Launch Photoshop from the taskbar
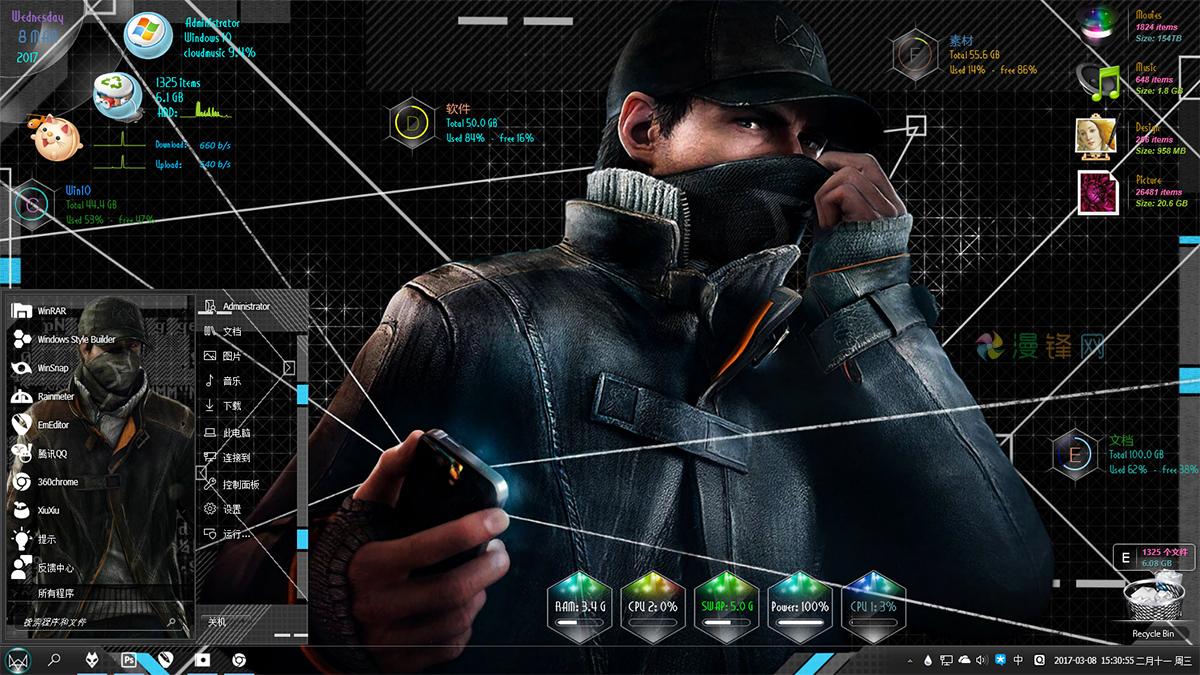Viewport: 1200px width, 675px height. point(128,660)
